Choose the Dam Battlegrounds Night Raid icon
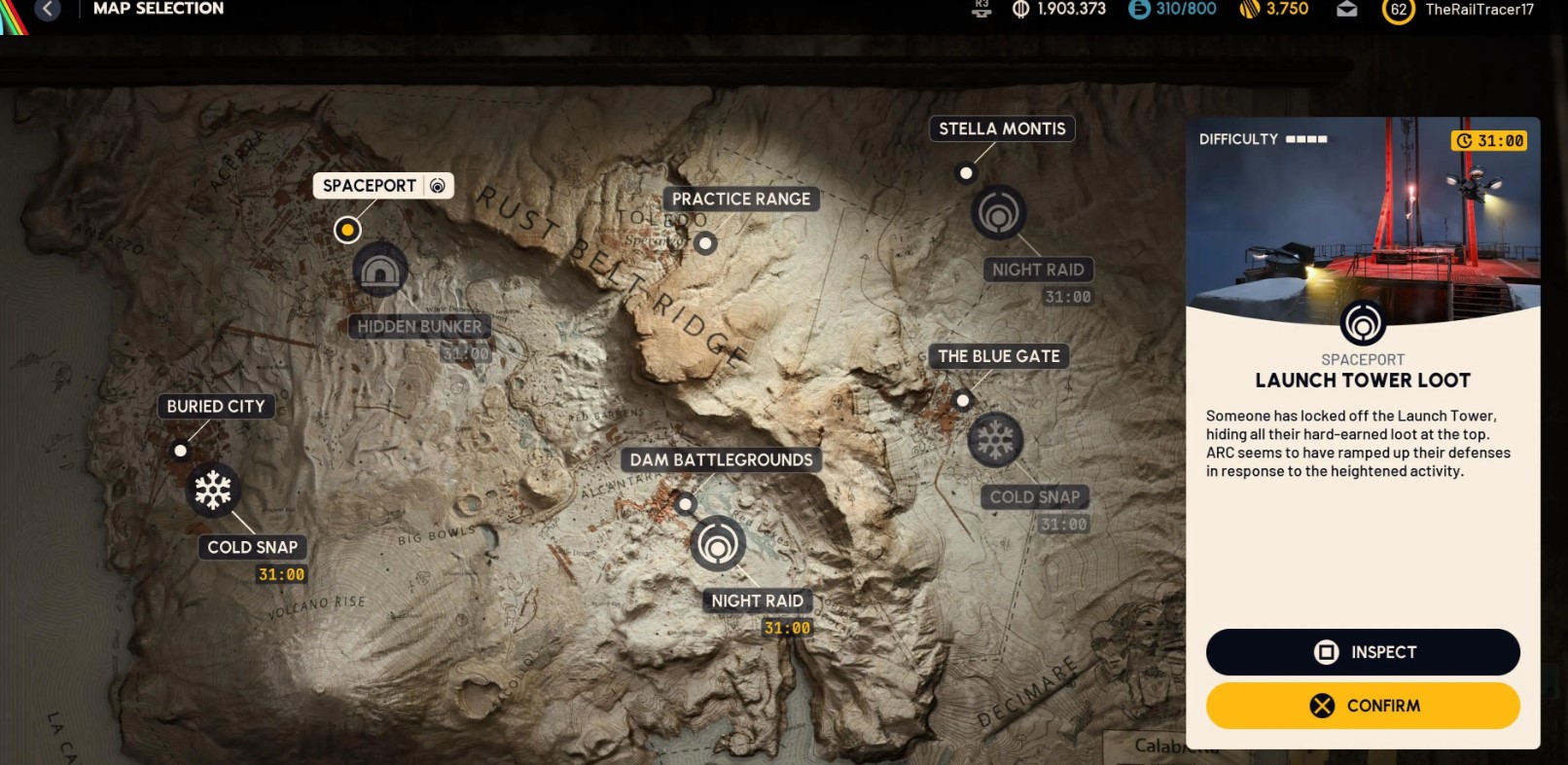Image resolution: width=1568 pixels, height=765 pixels. tap(718, 543)
